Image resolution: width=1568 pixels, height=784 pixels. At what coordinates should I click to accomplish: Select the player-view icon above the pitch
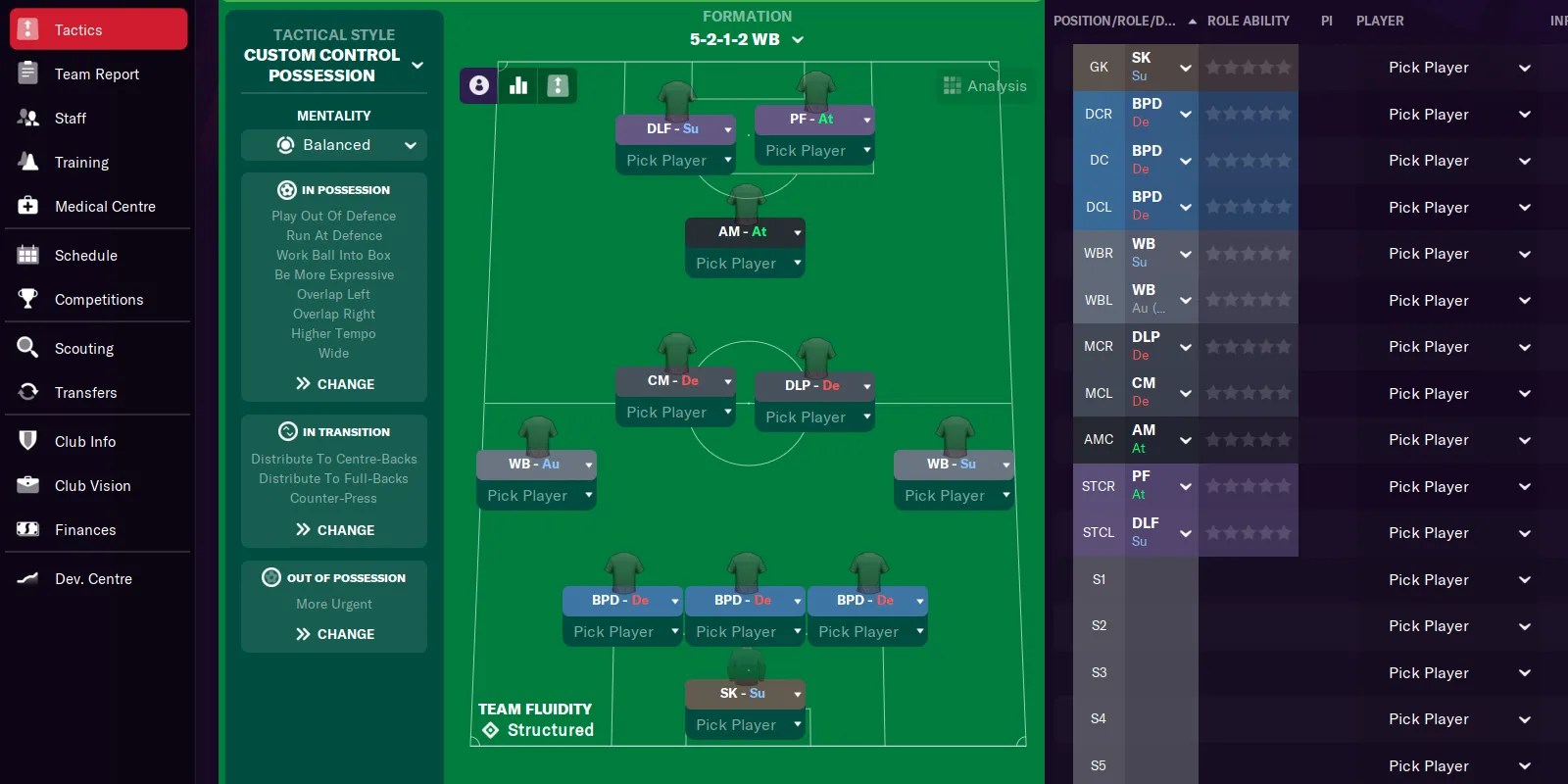tap(477, 85)
